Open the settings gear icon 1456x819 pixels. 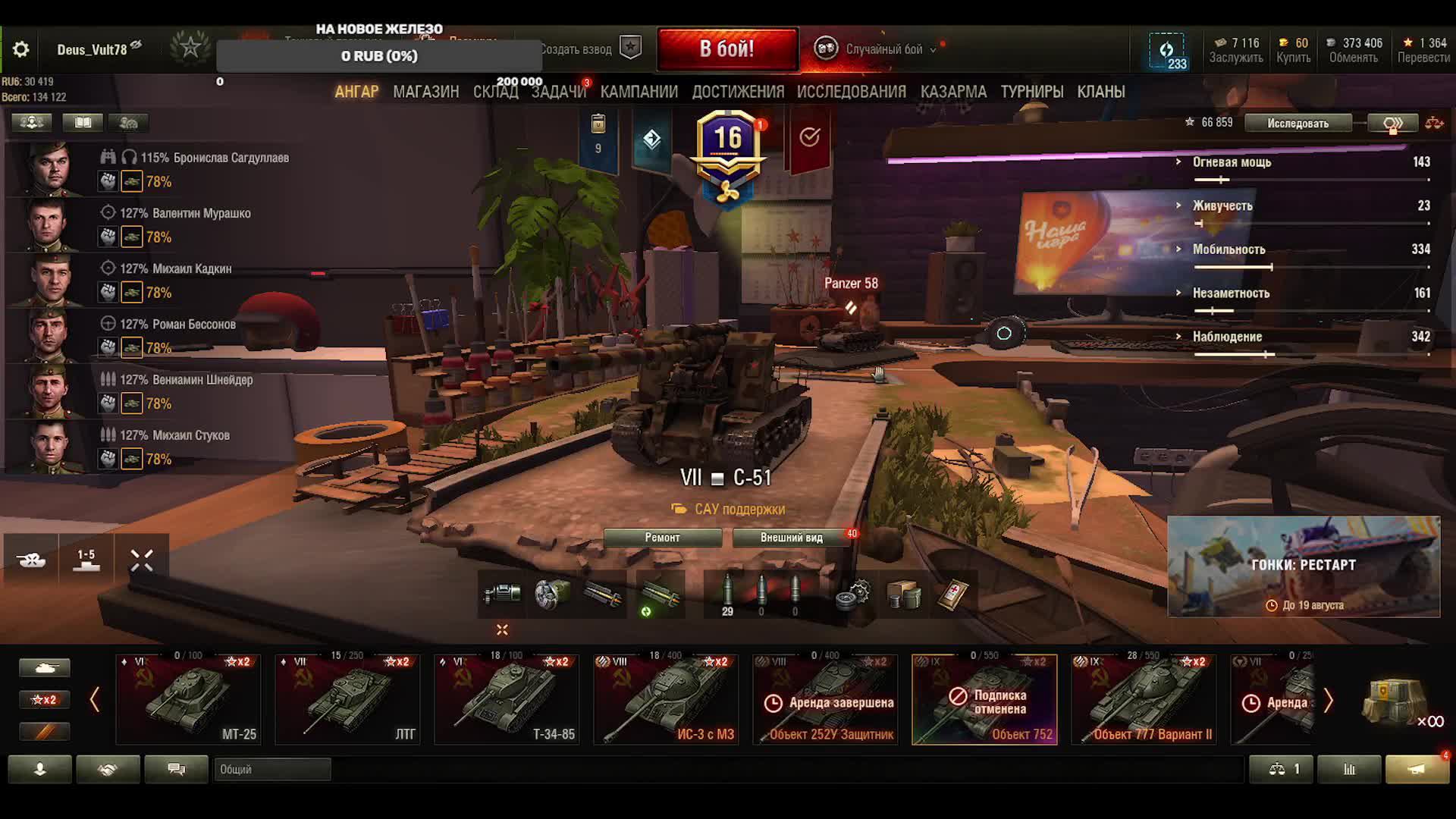click(21, 50)
